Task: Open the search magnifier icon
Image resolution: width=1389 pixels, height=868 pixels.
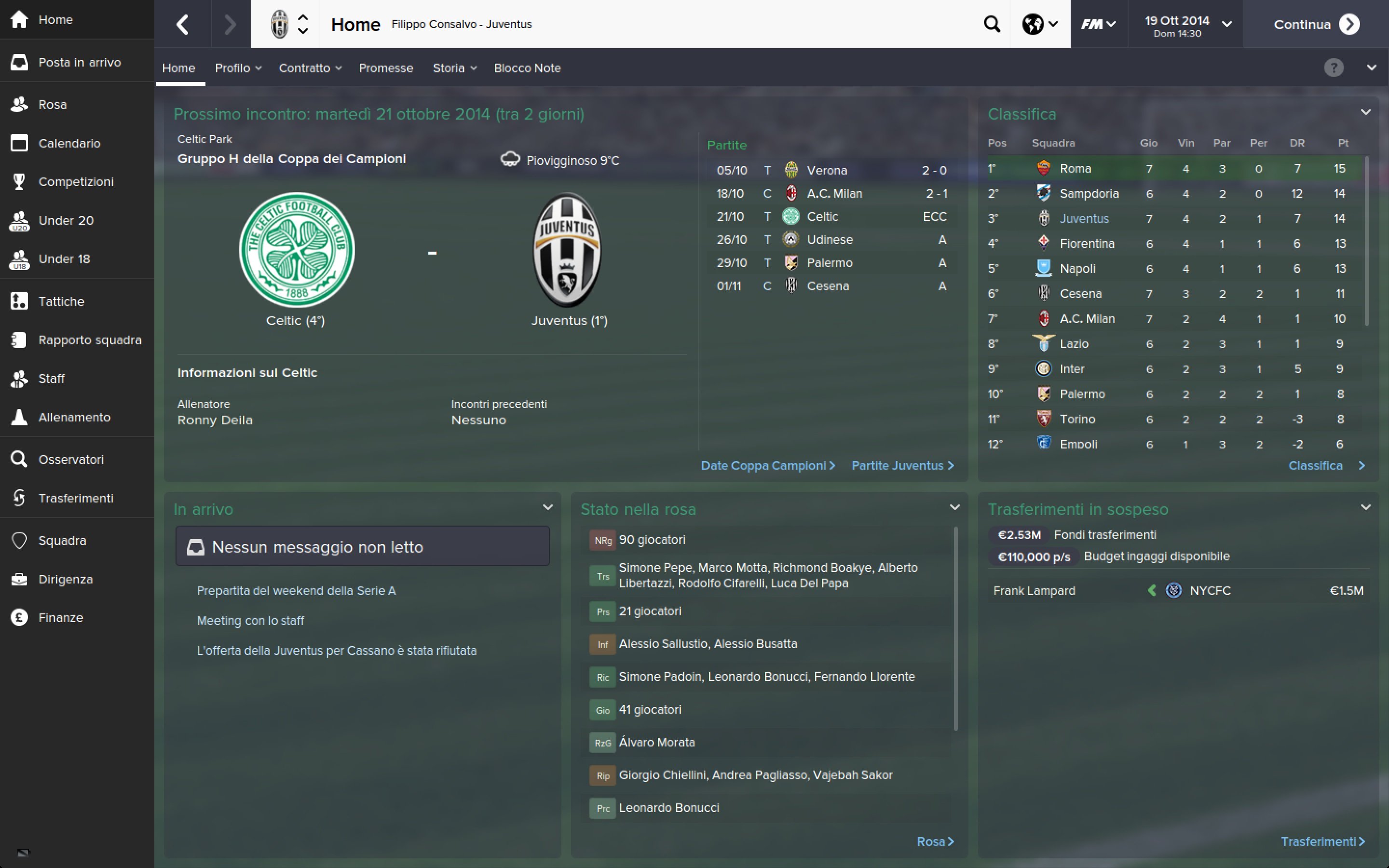Action: tap(991, 24)
